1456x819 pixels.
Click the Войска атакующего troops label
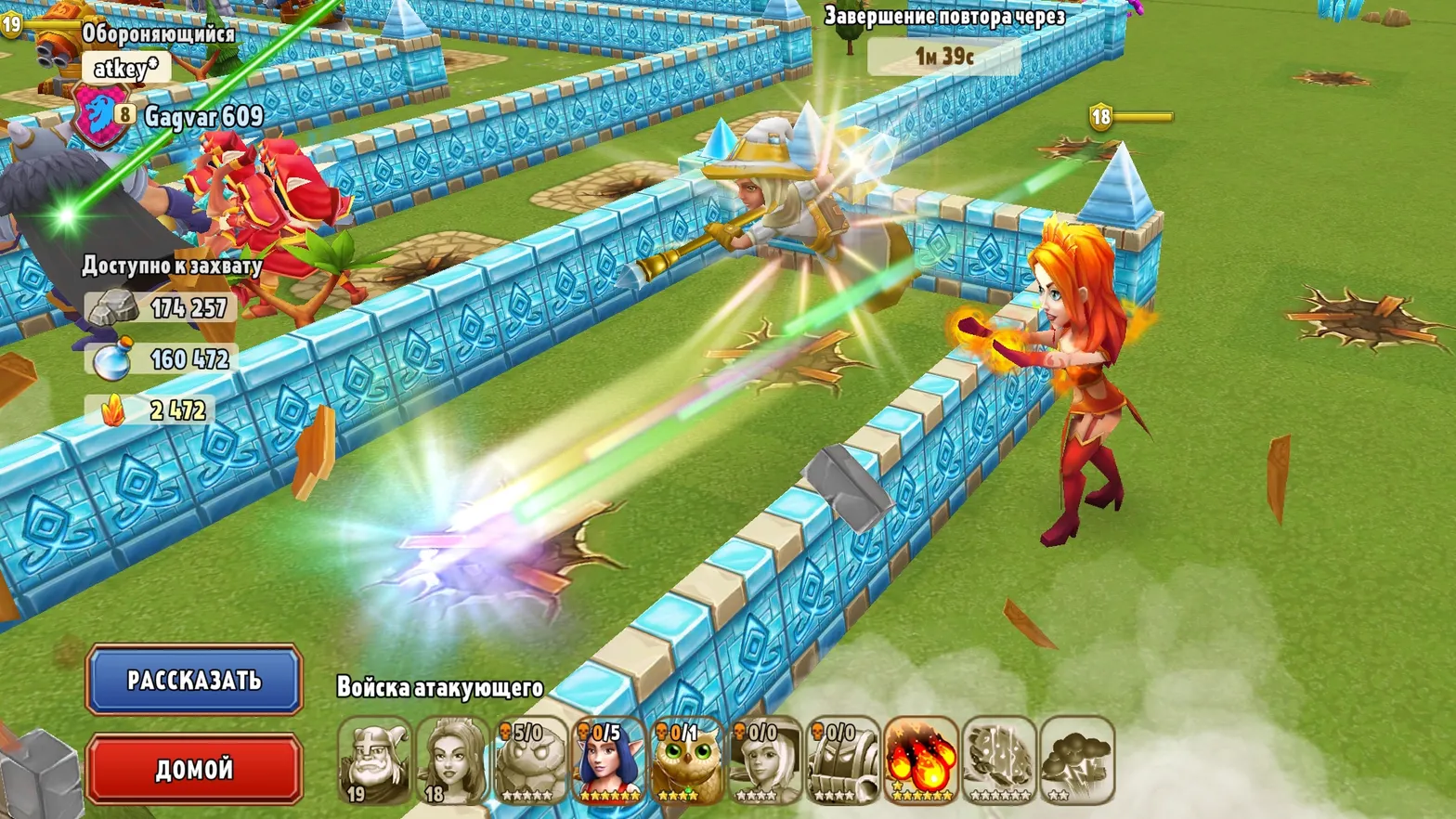[441, 688]
